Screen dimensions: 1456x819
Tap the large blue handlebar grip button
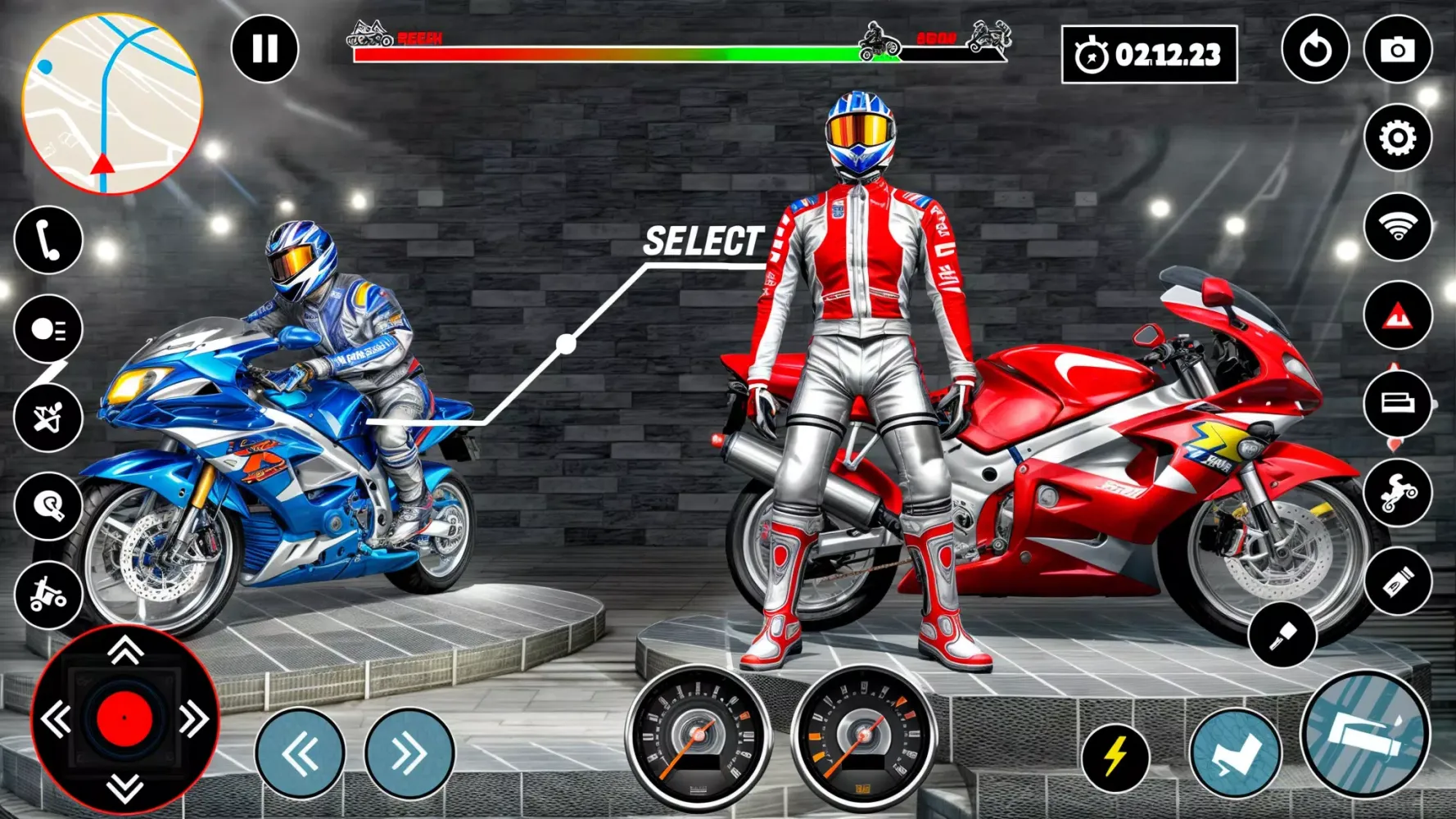(1364, 734)
